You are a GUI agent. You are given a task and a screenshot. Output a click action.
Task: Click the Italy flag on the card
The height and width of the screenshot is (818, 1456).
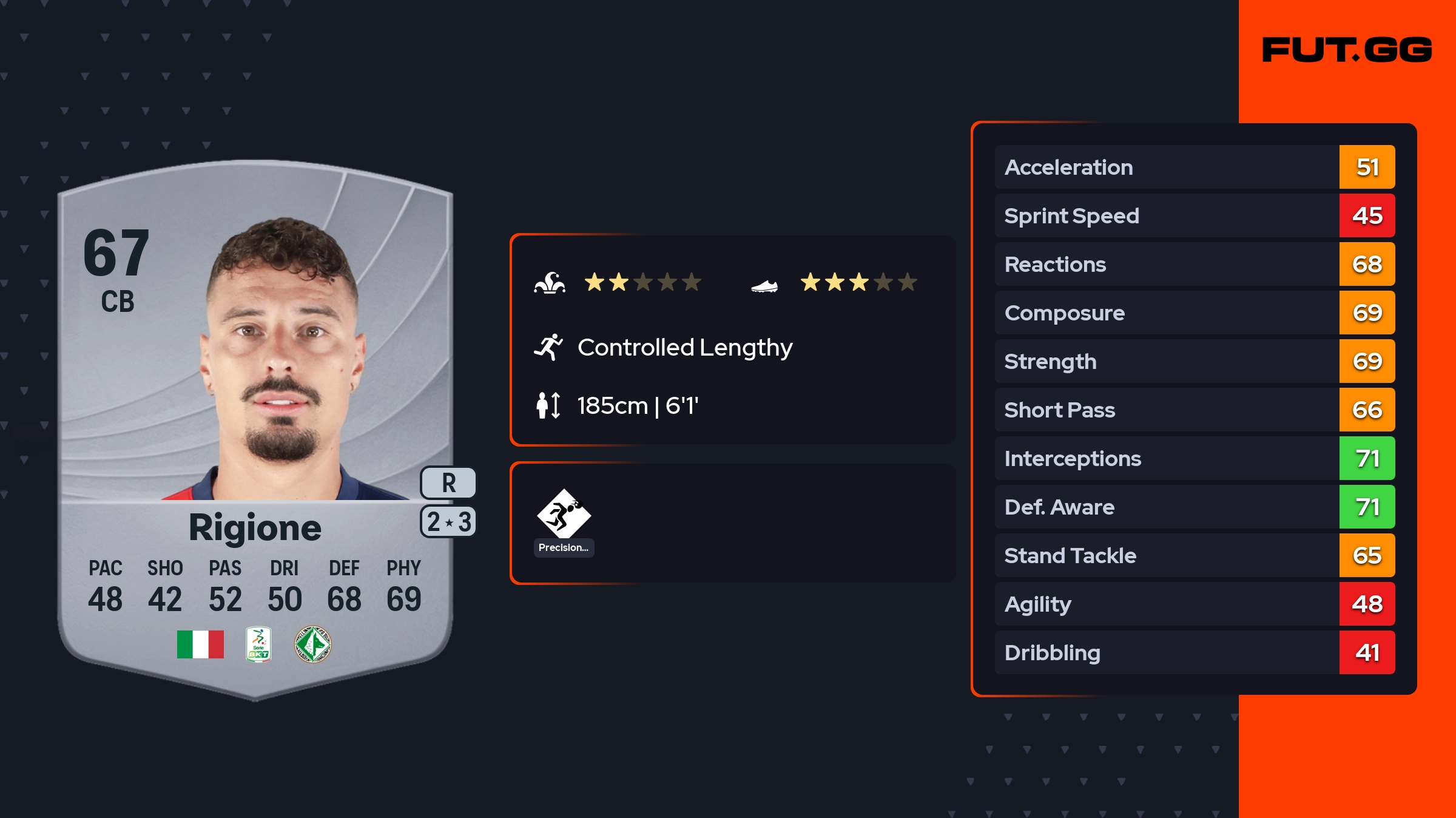pos(200,644)
